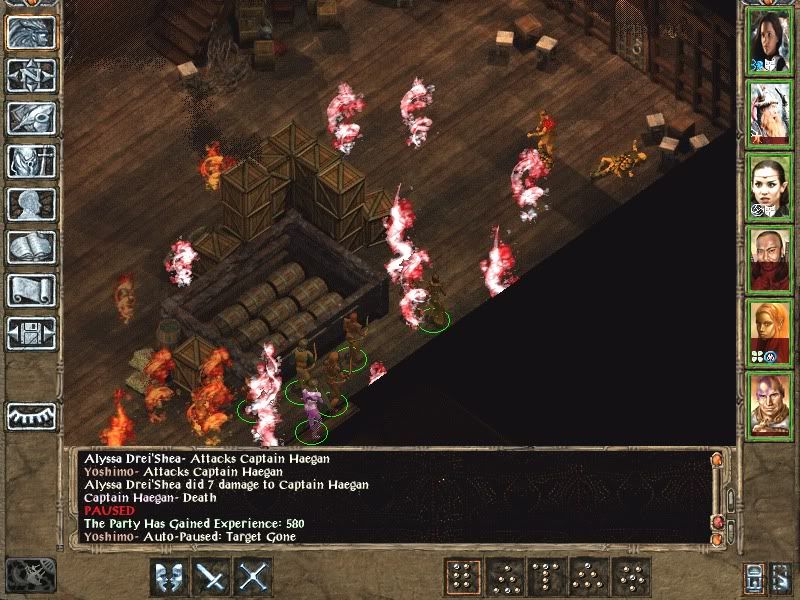Select the dark-haired woman's portrait
Image resolution: width=800 pixels, height=600 pixels.
769,41
